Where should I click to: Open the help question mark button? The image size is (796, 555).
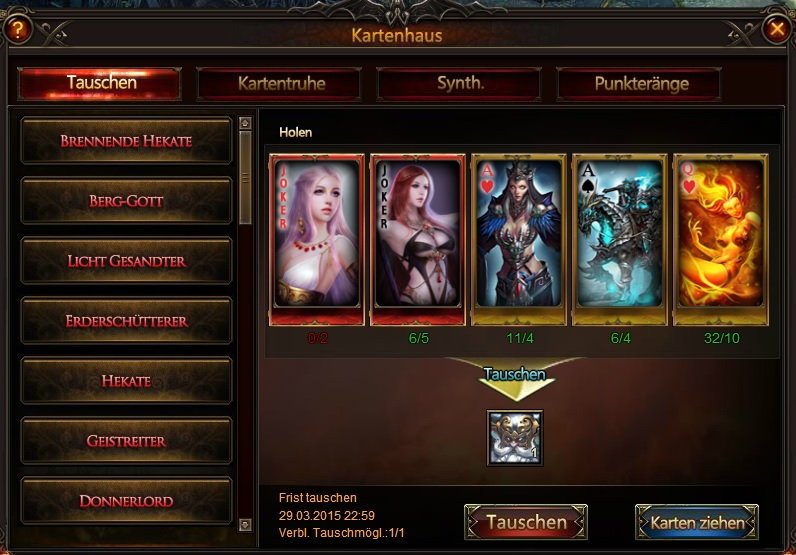point(18,30)
